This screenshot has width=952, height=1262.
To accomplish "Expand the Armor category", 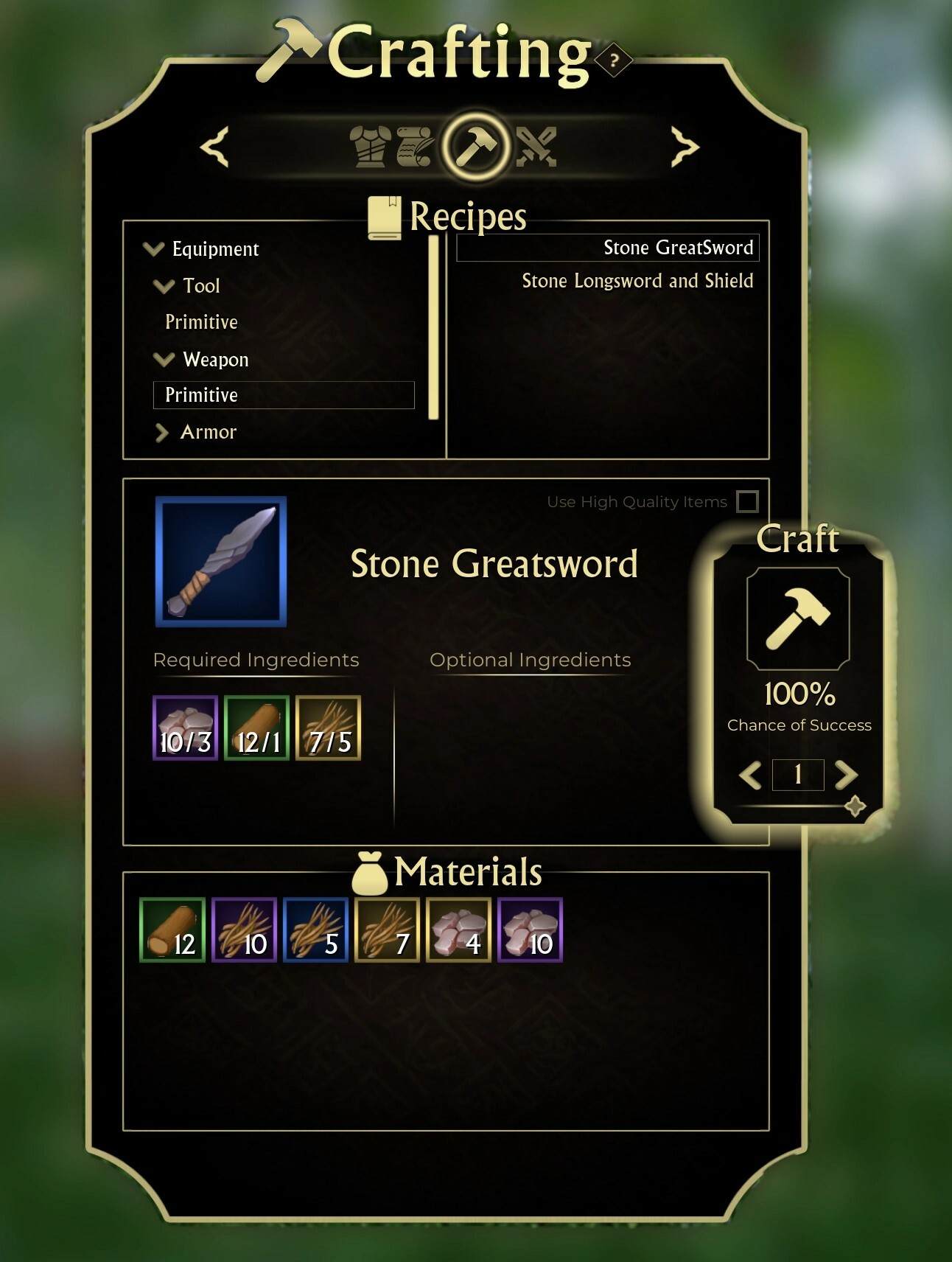I will tap(163, 433).
